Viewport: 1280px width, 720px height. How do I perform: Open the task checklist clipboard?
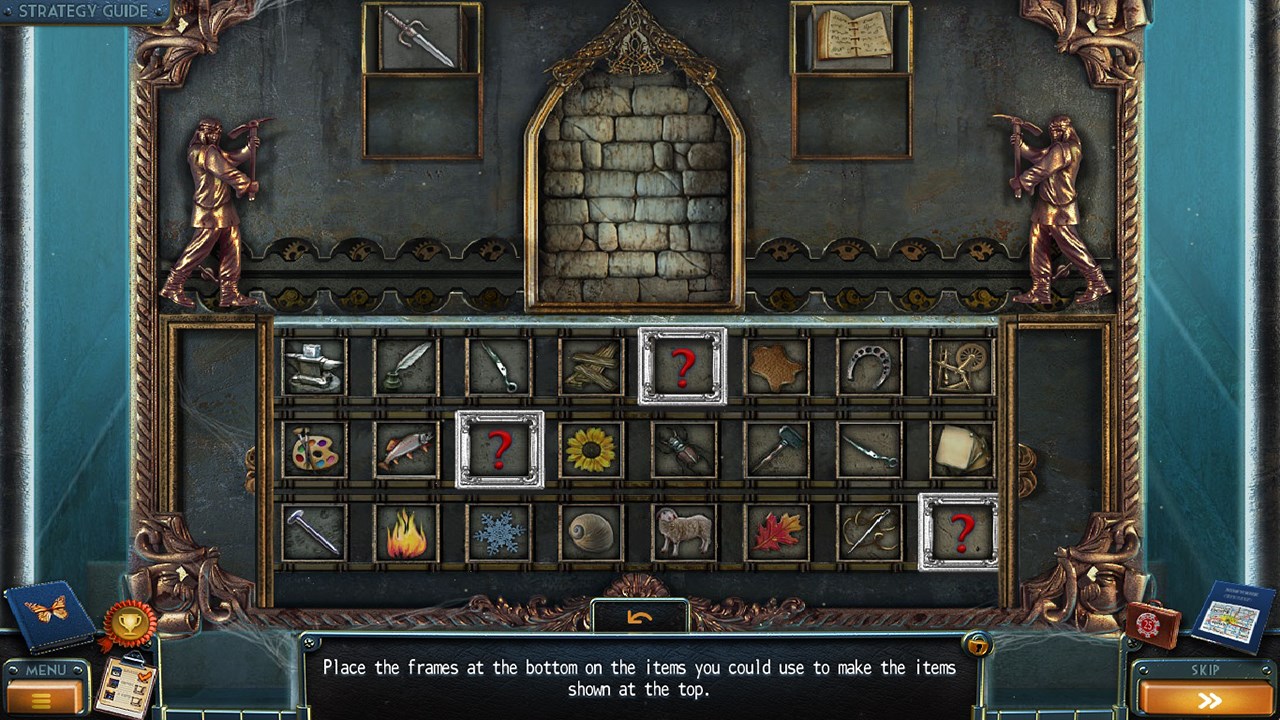click(x=126, y=685)
